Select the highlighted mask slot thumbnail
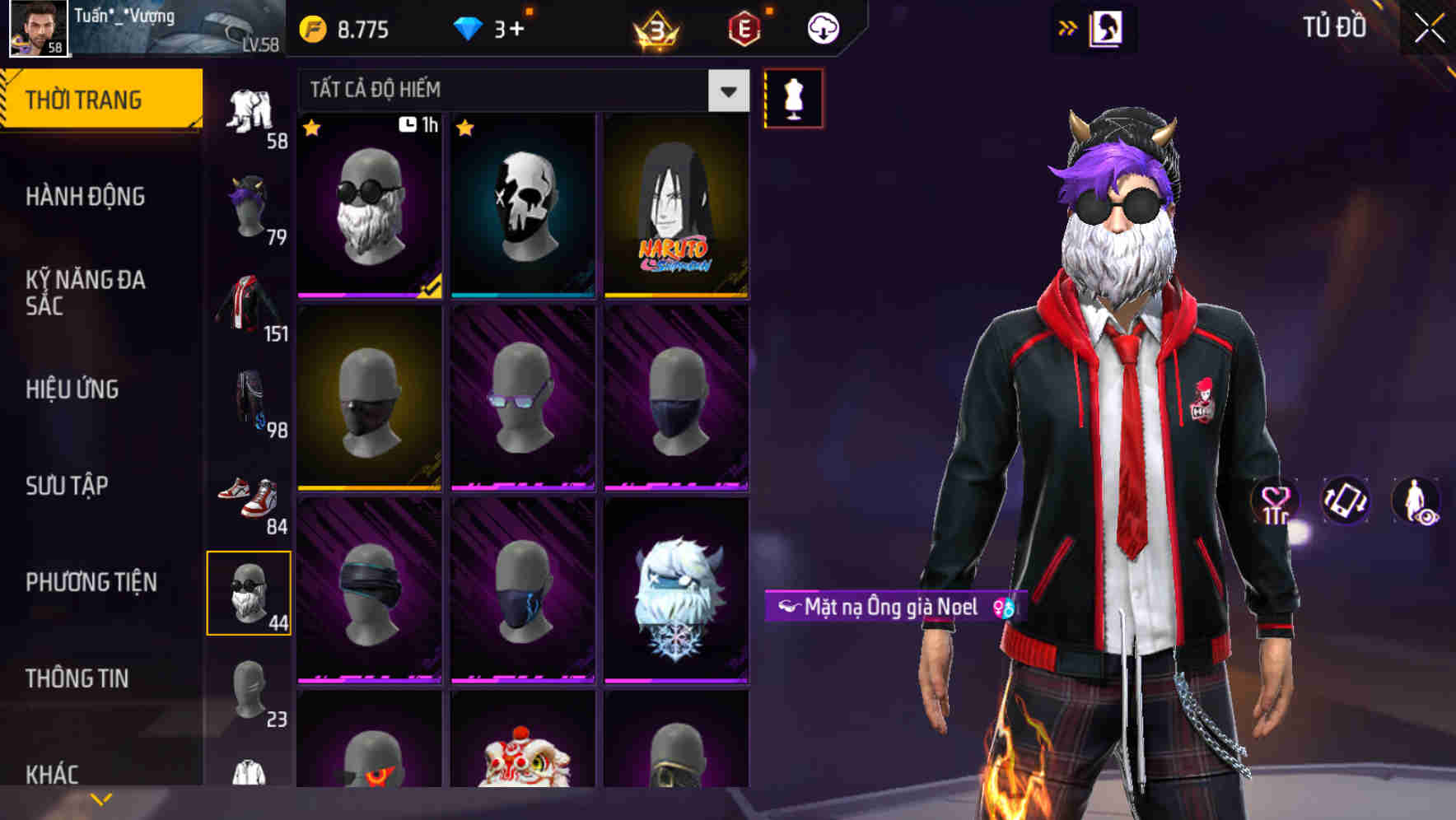1456x820 pixels. point(250,593)
